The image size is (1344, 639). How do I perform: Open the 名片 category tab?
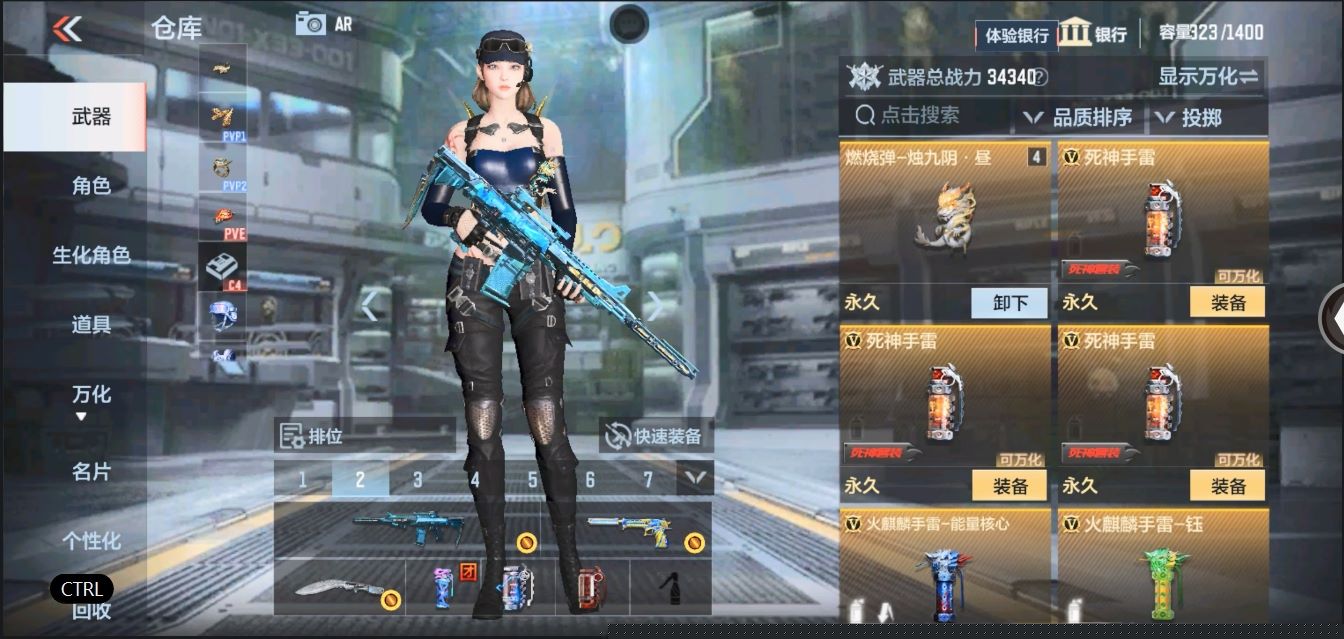pyautogui.click(x=91, y=471)
